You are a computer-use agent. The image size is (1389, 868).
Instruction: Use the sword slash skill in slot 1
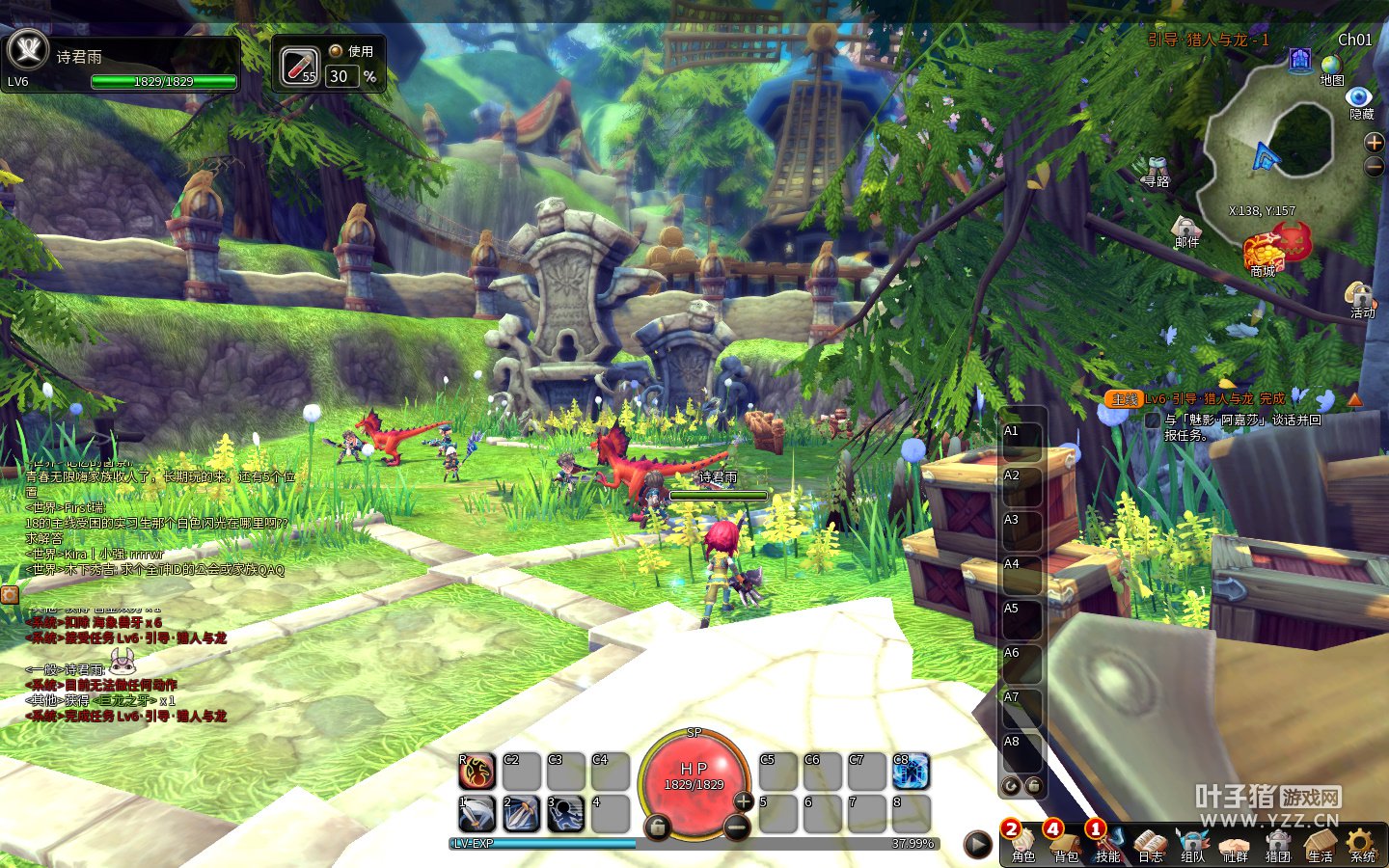pyautogui.click(x=477, y=813)
